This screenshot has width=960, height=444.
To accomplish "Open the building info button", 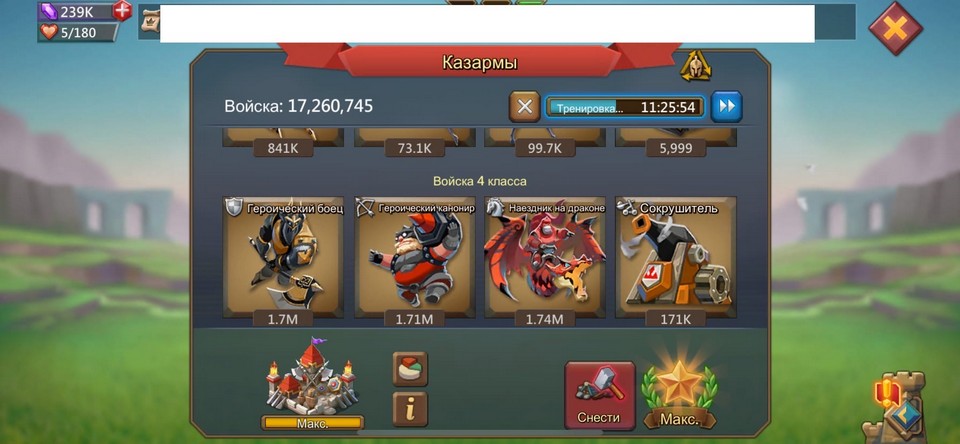I will point(410,408).
